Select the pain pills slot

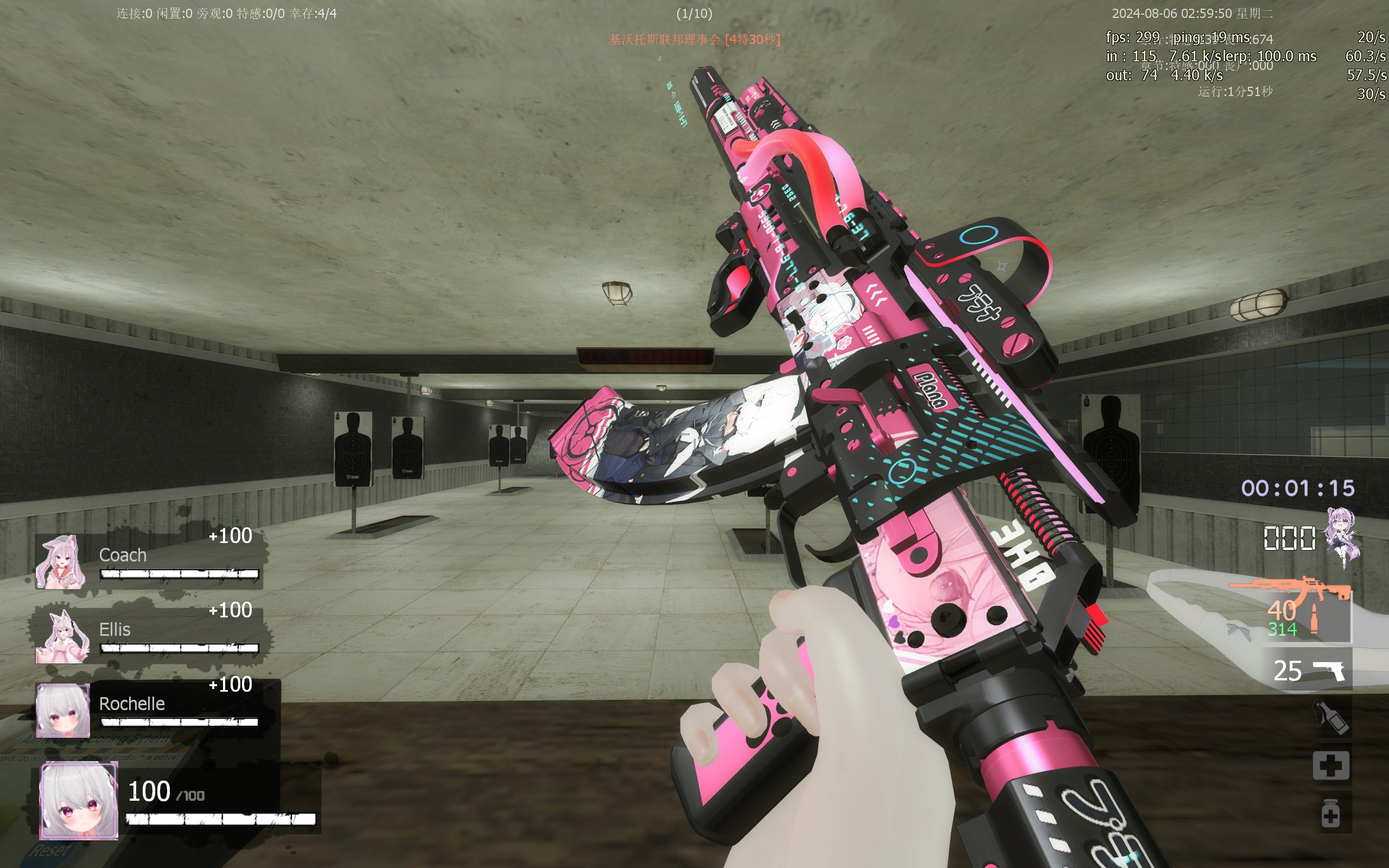coord(1330,813)
